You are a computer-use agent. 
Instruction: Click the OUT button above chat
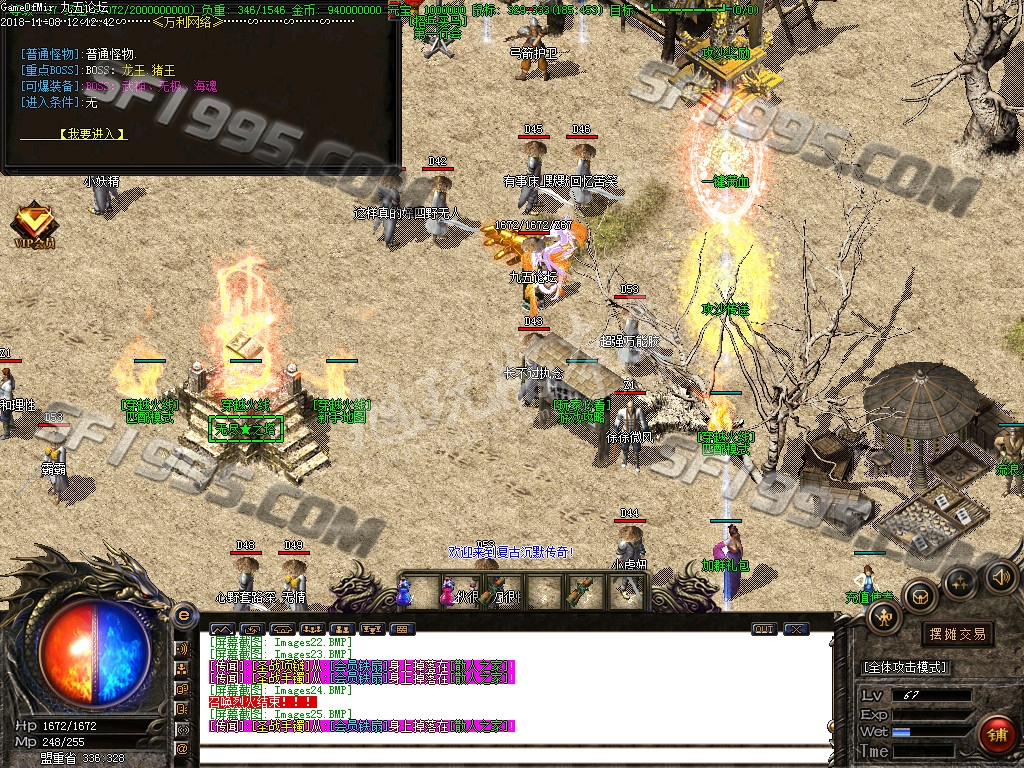[x=763, y=629]
